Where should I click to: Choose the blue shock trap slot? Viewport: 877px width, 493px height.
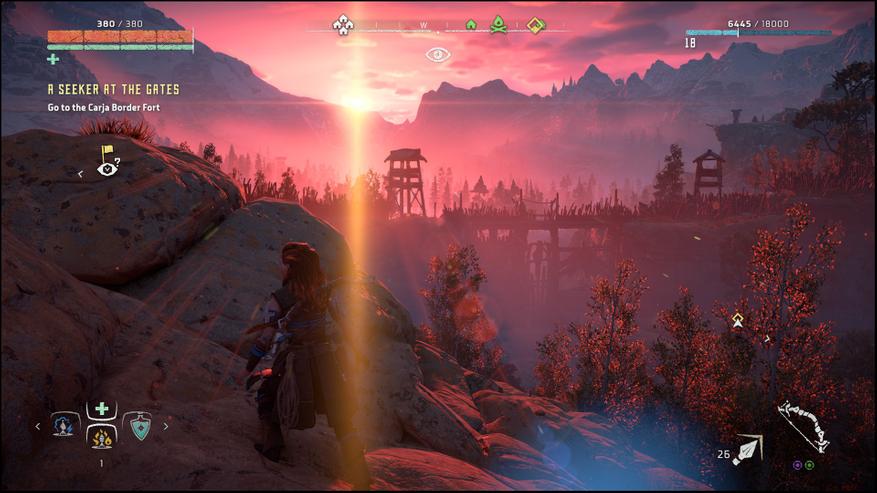(65, 426)
